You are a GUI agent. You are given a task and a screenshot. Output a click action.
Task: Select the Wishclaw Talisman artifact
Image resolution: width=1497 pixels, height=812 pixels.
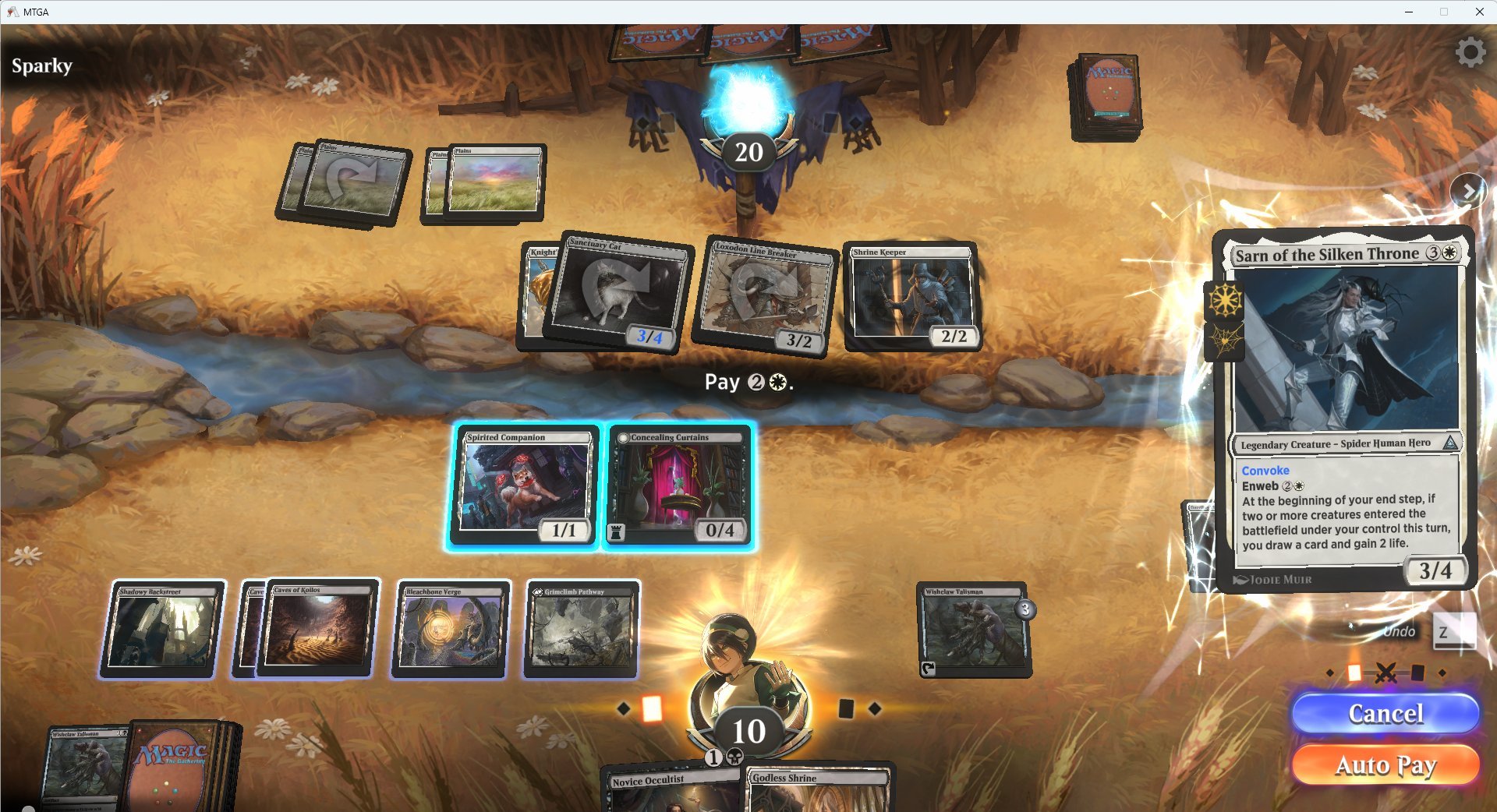tap(974, 629)
